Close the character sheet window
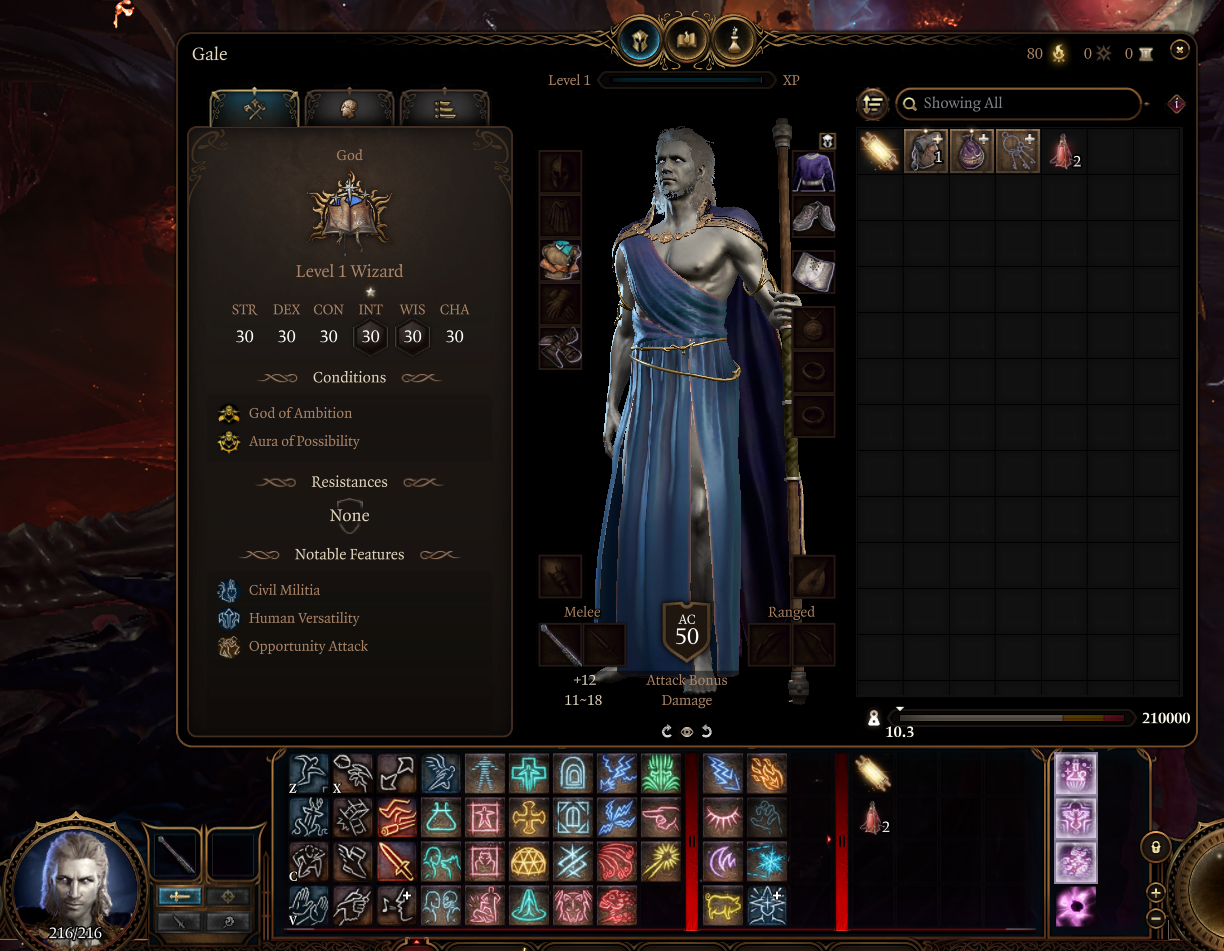This screenshot has width=1224, height=951. tap(1179, 48)
